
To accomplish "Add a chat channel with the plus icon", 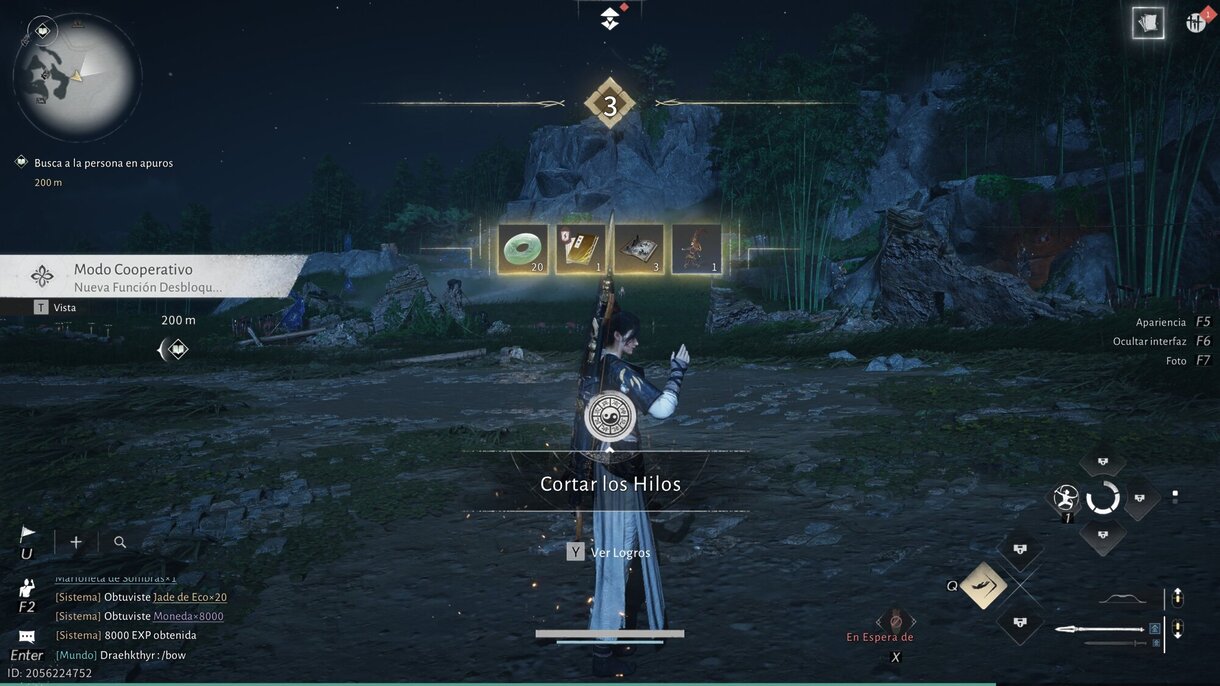I will tap(76, 542).
